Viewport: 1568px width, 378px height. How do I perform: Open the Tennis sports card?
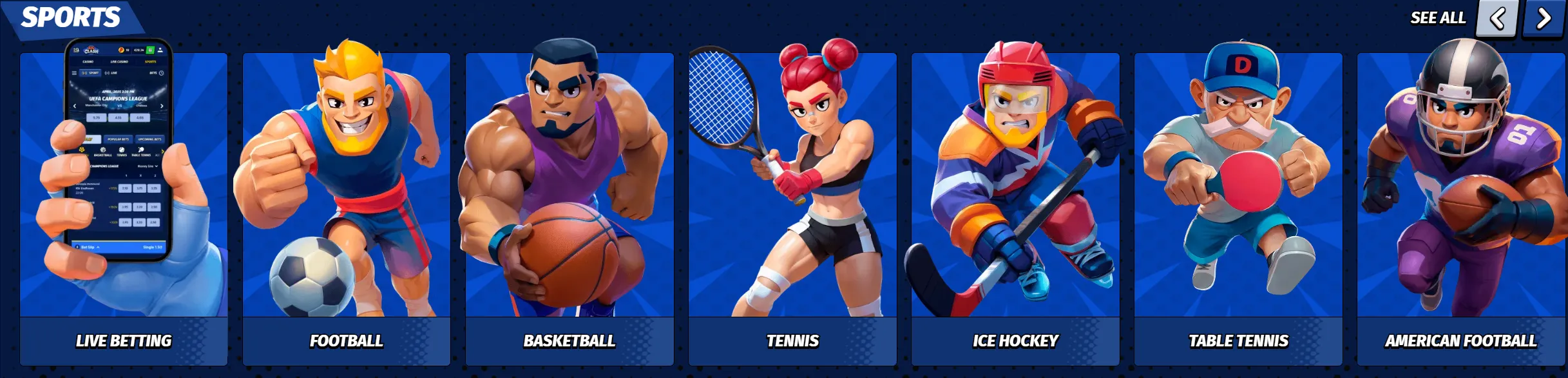pos(792,210)
